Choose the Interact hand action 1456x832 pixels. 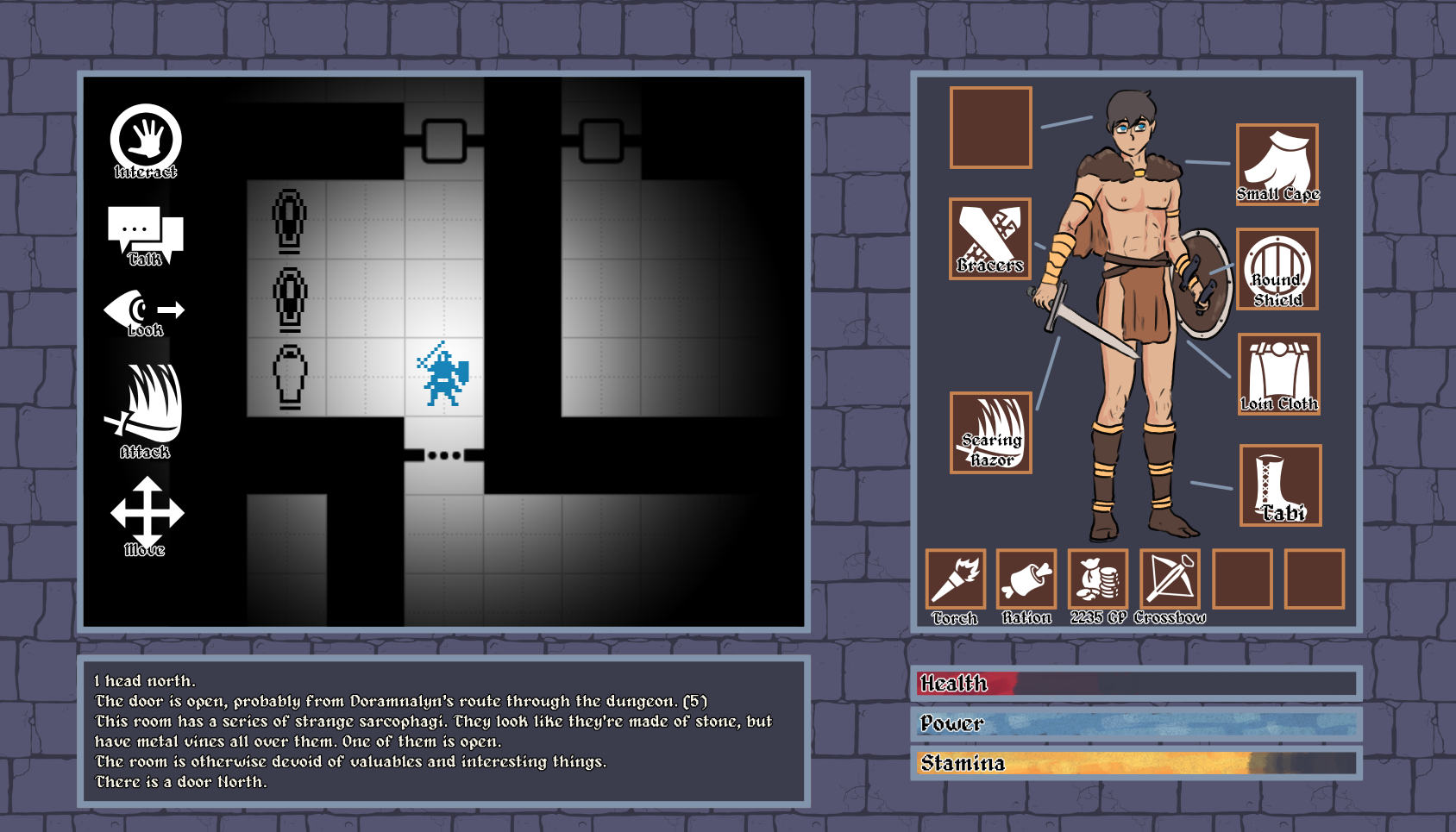tap(146, 141)
